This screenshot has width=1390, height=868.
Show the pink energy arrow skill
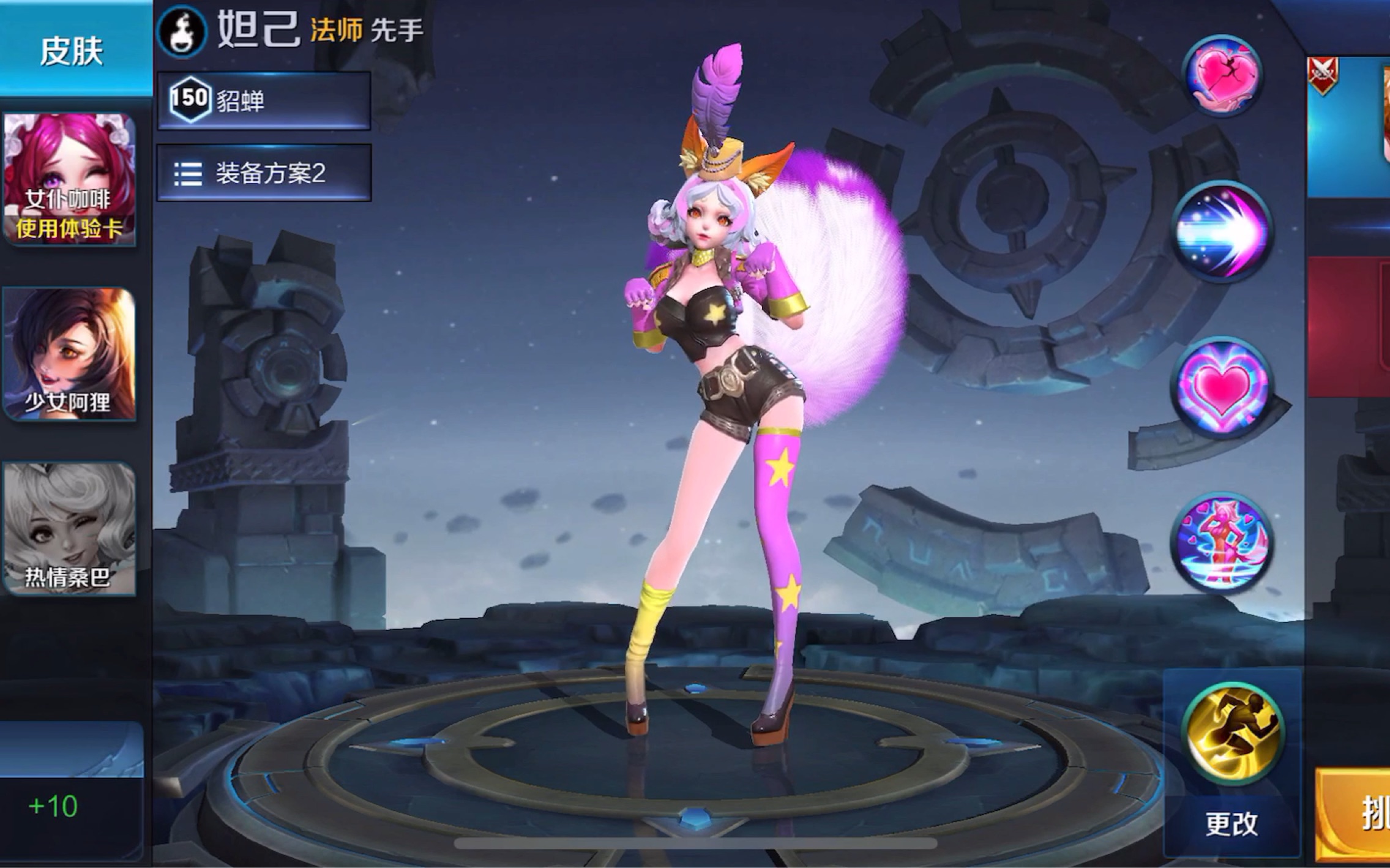(x=1222, y=231)
